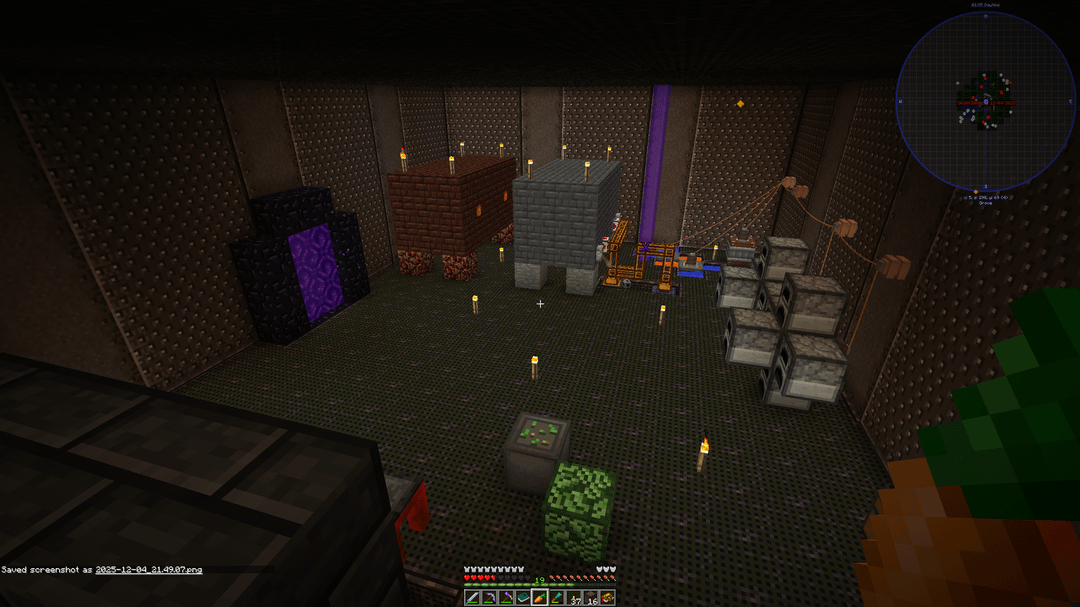The height and width of the screenshot is (607, 1080).
Task: Select the carrot in the hotbar
Action: coord(540,598)
